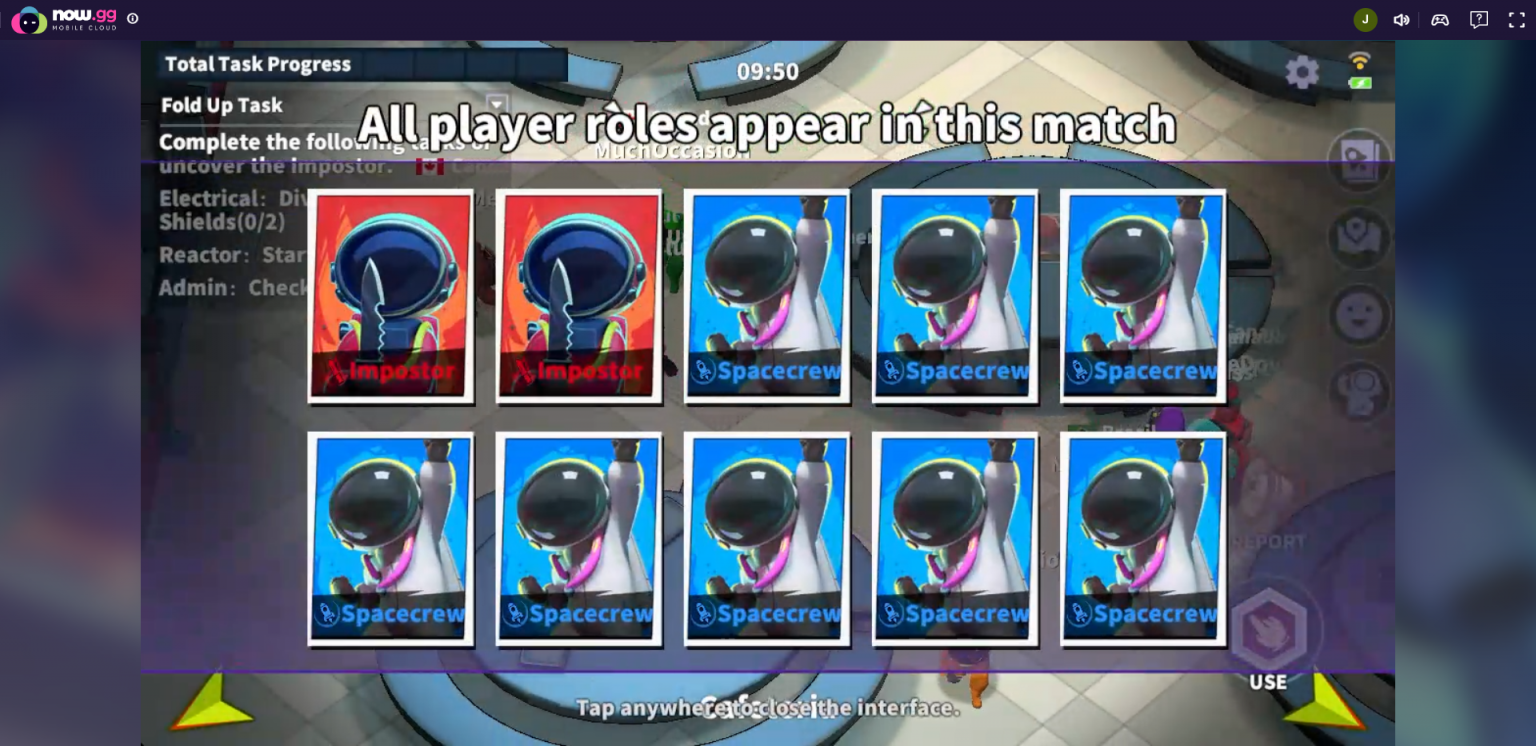Viewport: 1536px width, 746px height.
Task: Open the emote smiley icon in the sidebar
Action: pos(1360,315)
